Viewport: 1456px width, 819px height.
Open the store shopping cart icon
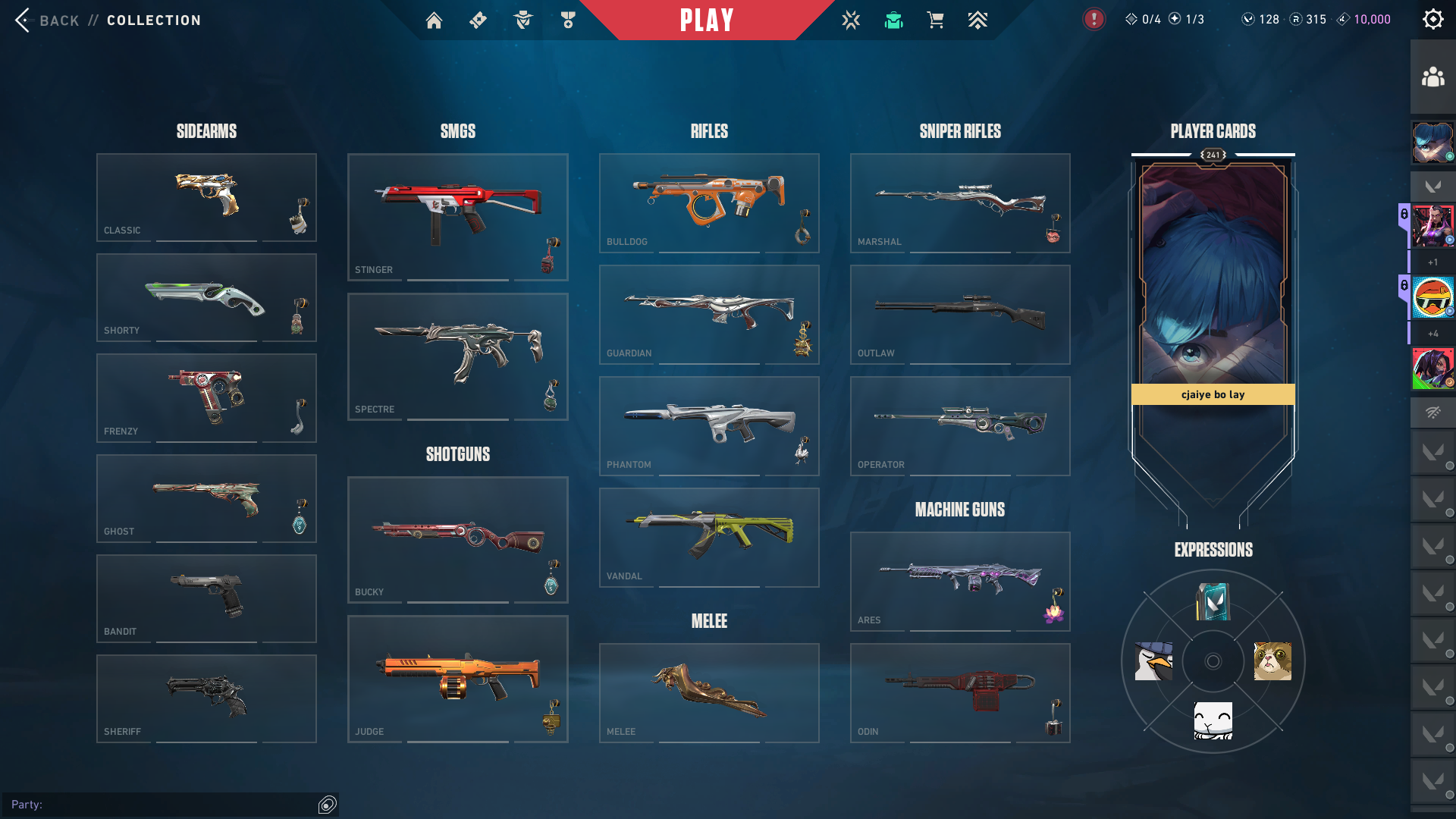pos(936,20)
